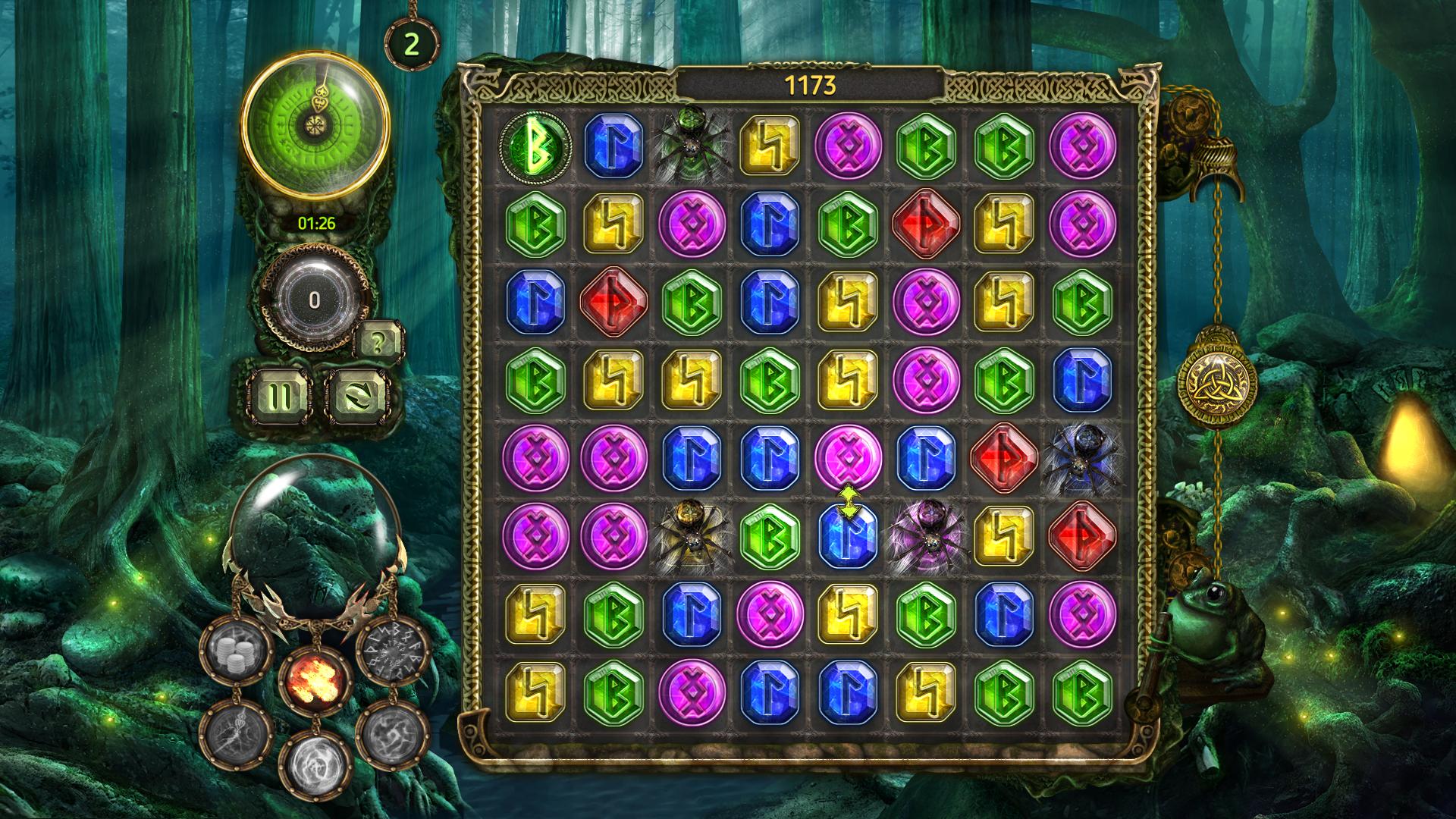Select the stacked coins power-up orb
This screenshot has height=819, width=1456.
click(x=235, y=653)
